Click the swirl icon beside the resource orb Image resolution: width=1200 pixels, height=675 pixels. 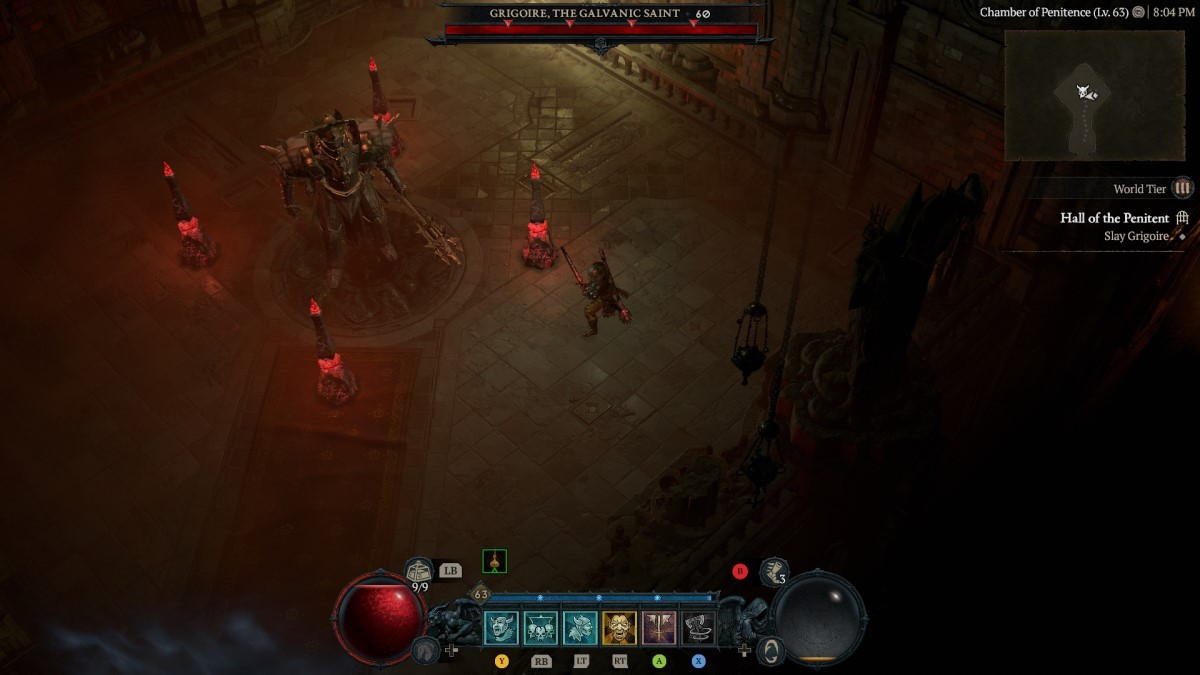(770, 650)
